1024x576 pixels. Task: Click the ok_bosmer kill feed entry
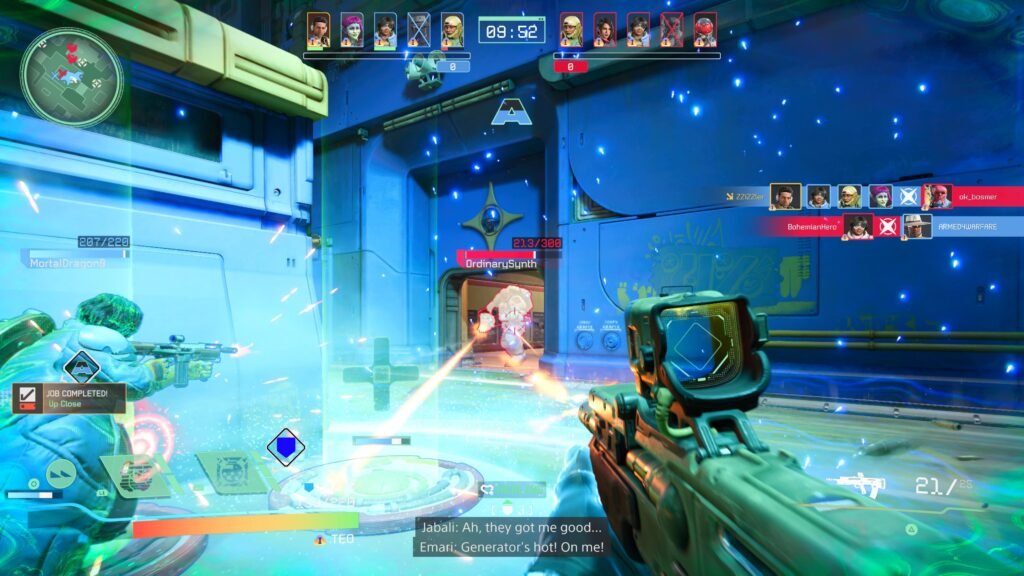pos(974,197)
